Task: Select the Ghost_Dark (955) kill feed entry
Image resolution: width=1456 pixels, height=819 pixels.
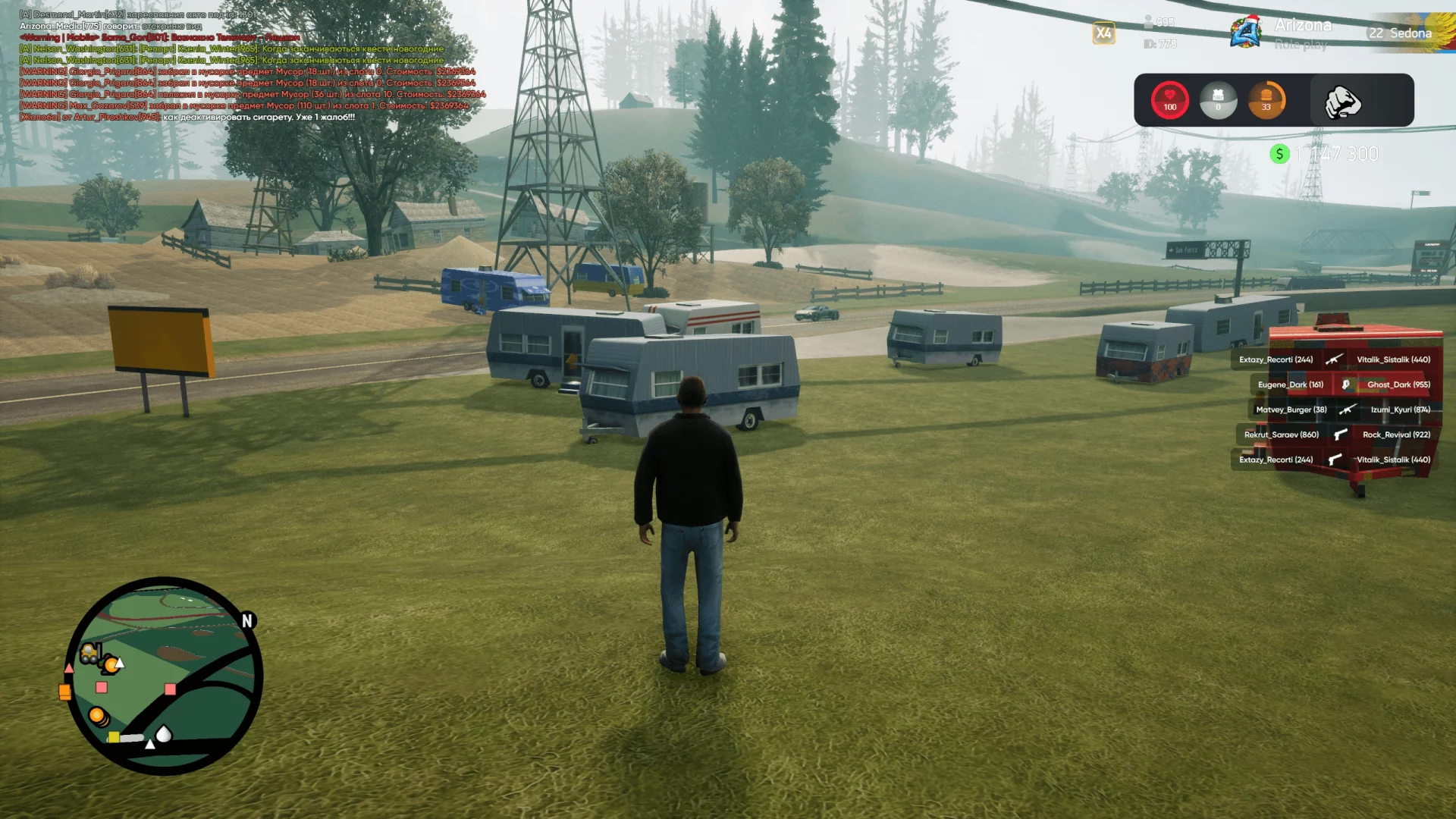Action: click(1398, 384)
